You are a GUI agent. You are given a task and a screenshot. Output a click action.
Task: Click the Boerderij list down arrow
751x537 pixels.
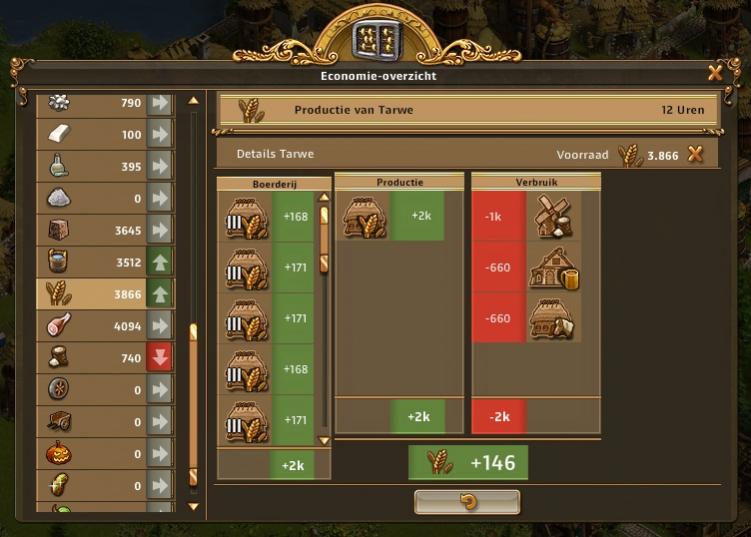pos(323,440)
